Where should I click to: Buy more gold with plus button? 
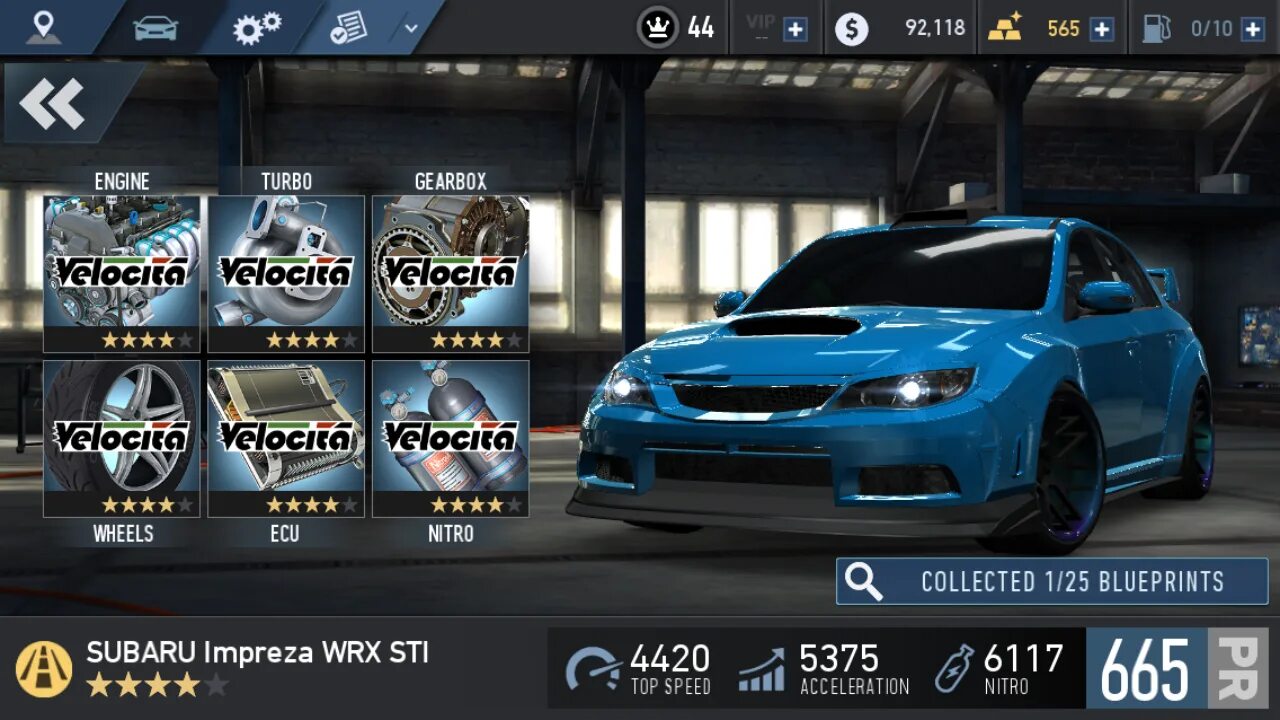pyautogui.click(x=1101, y=29)
